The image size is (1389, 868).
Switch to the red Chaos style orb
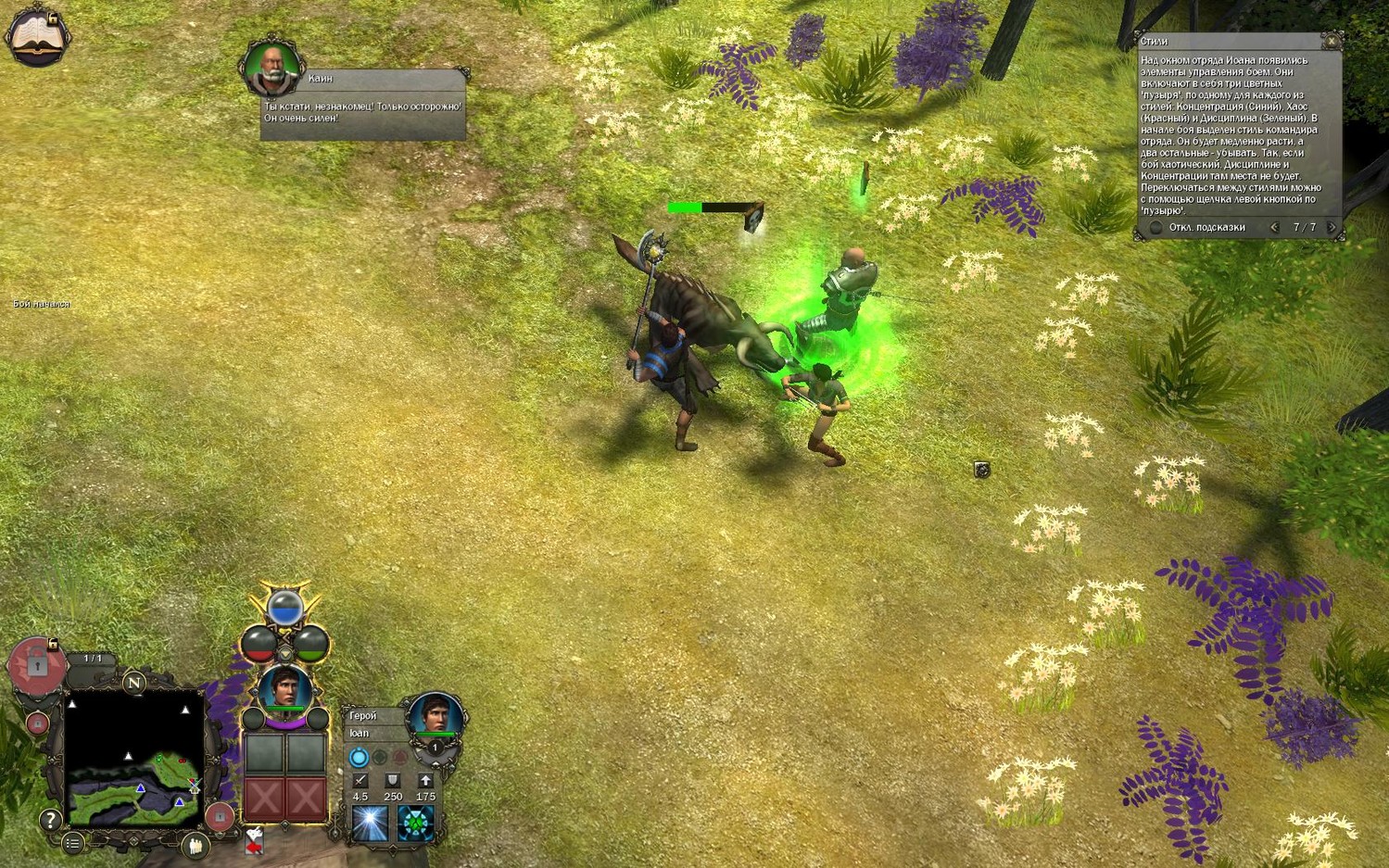click(x=259, y=642)
